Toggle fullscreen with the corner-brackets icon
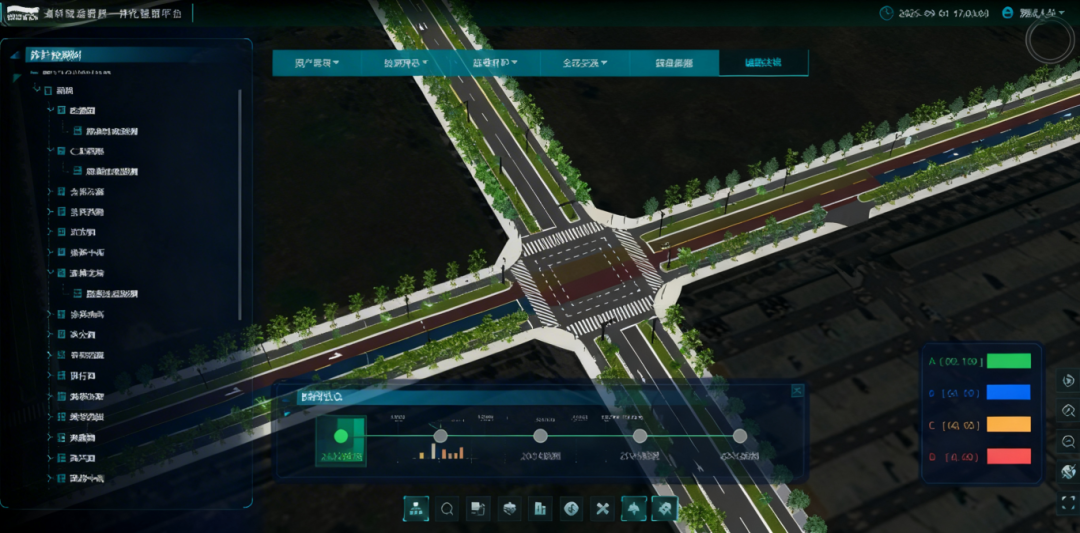The image size is (1080, 533). coord(1068,502)
